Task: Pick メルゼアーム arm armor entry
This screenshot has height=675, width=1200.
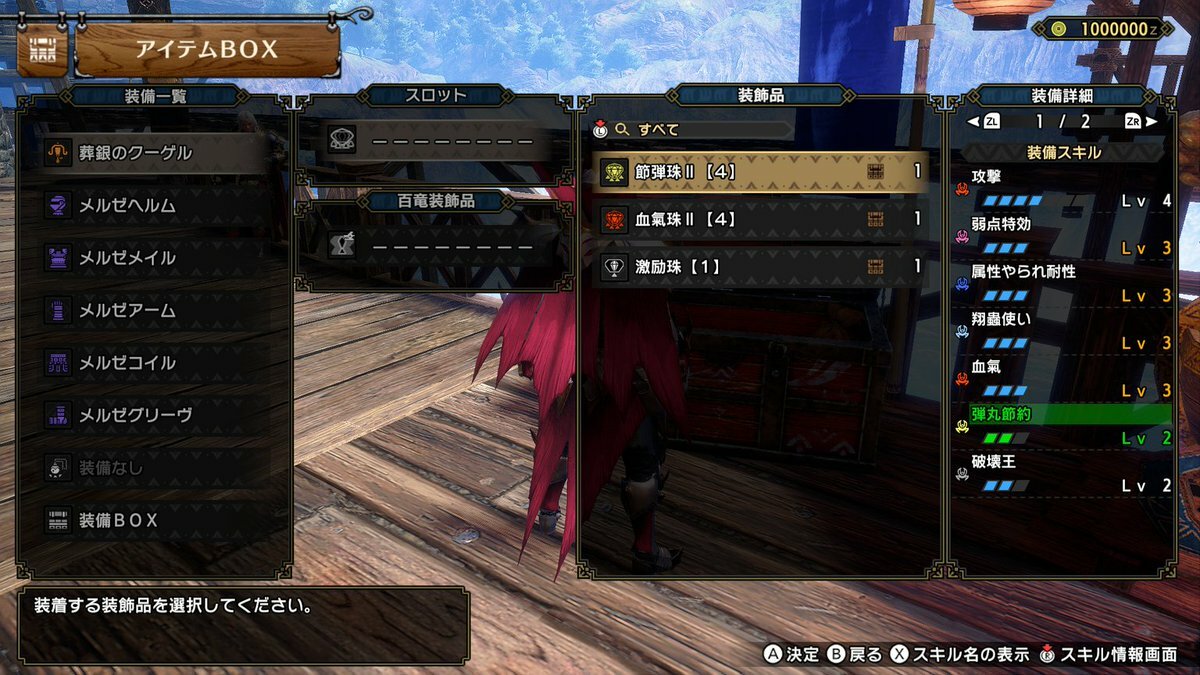Action: point(155,311)
